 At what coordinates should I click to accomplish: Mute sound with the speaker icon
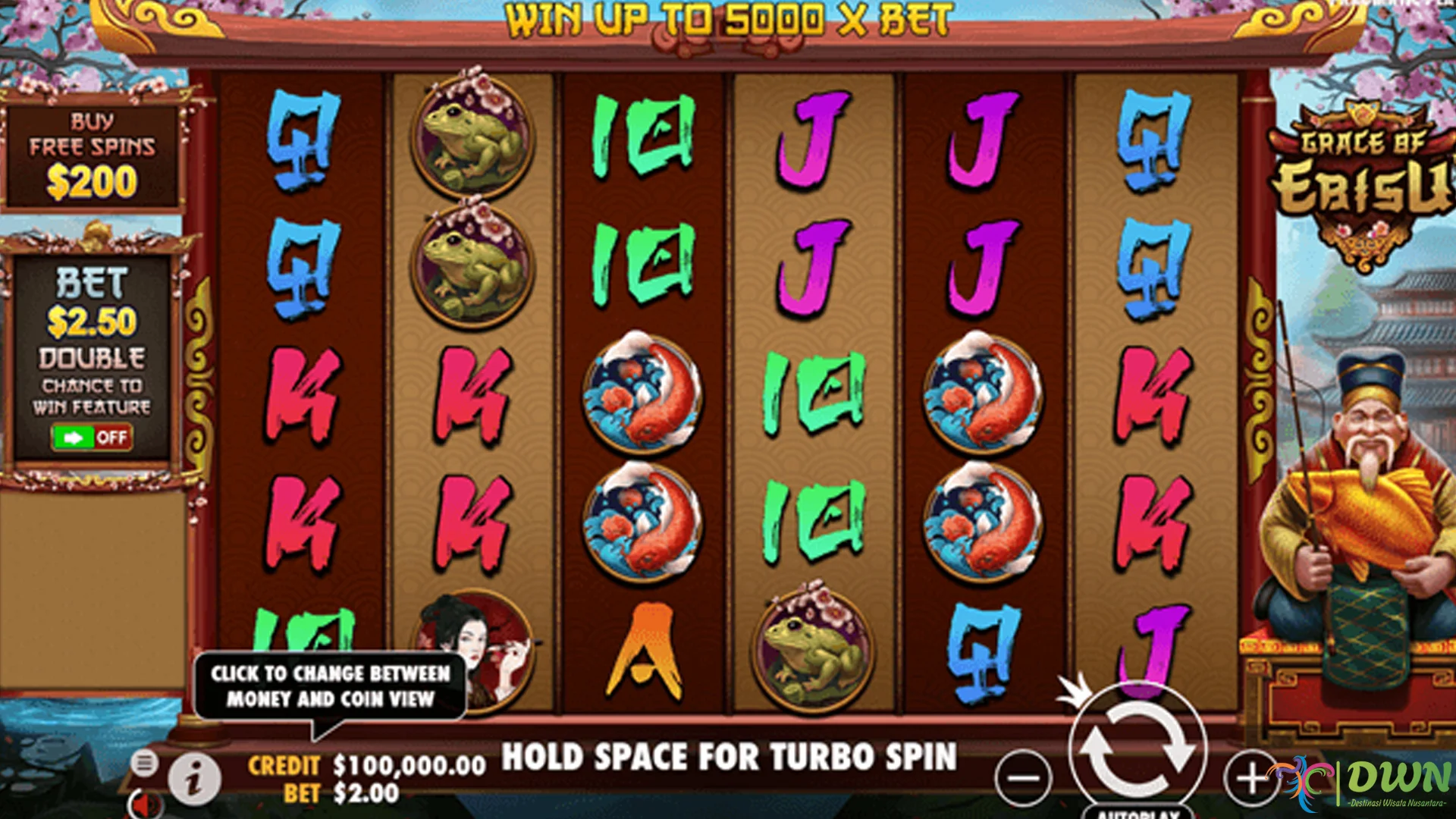click(144, 804)
